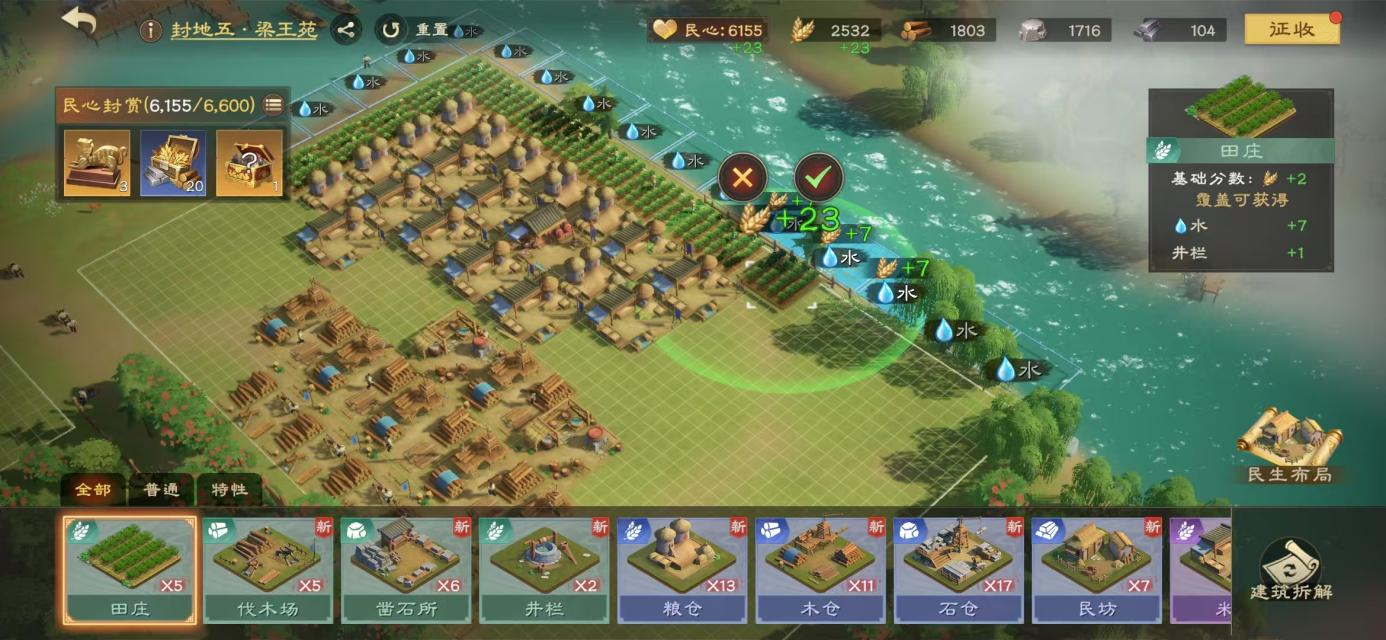Image resolution: width=1386 pixels, height=640 pixels.
Task: Switch to the 全部 tab
Action: point(94,490)
